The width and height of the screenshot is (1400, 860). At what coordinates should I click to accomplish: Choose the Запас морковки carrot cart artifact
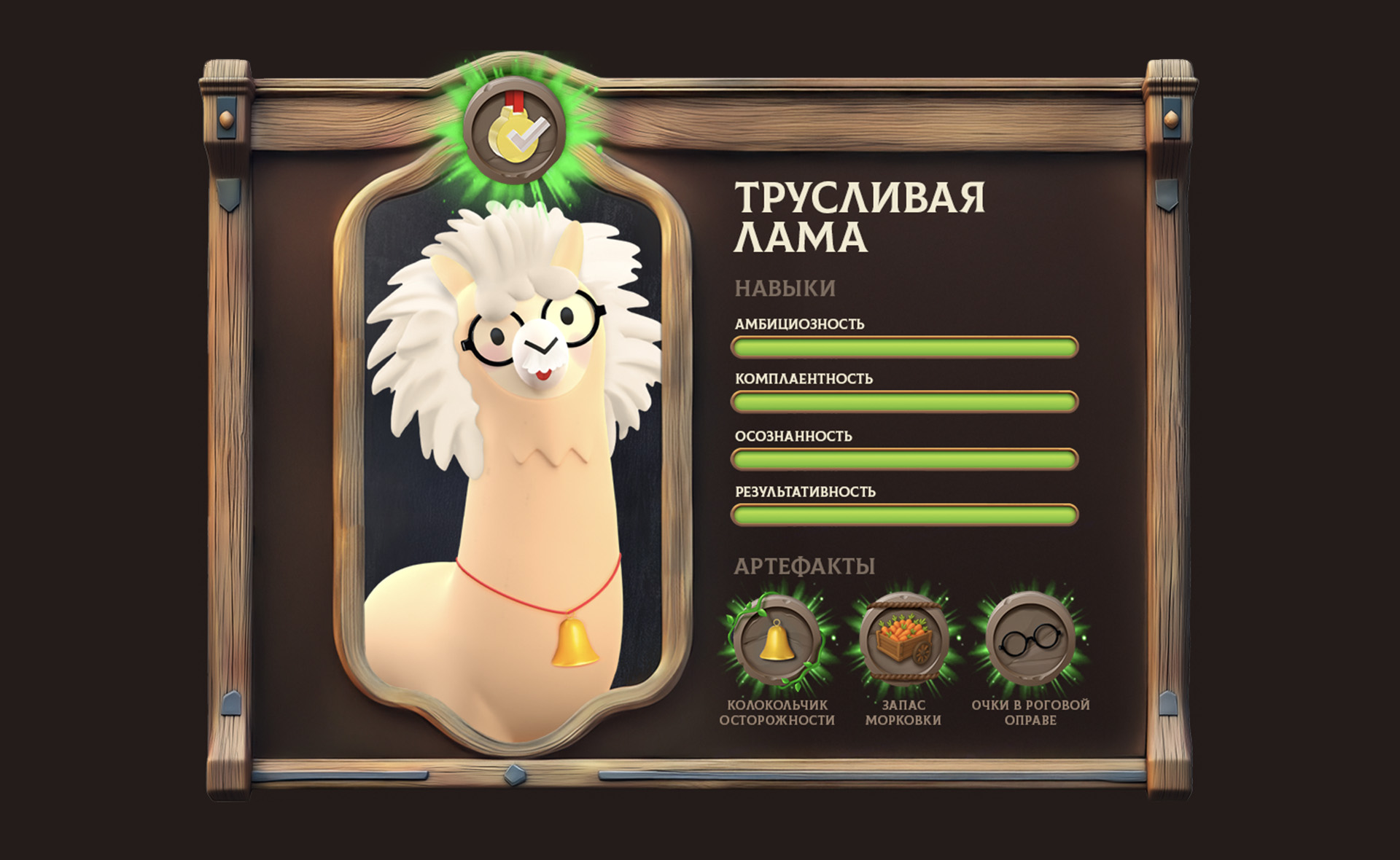point(903,639)
